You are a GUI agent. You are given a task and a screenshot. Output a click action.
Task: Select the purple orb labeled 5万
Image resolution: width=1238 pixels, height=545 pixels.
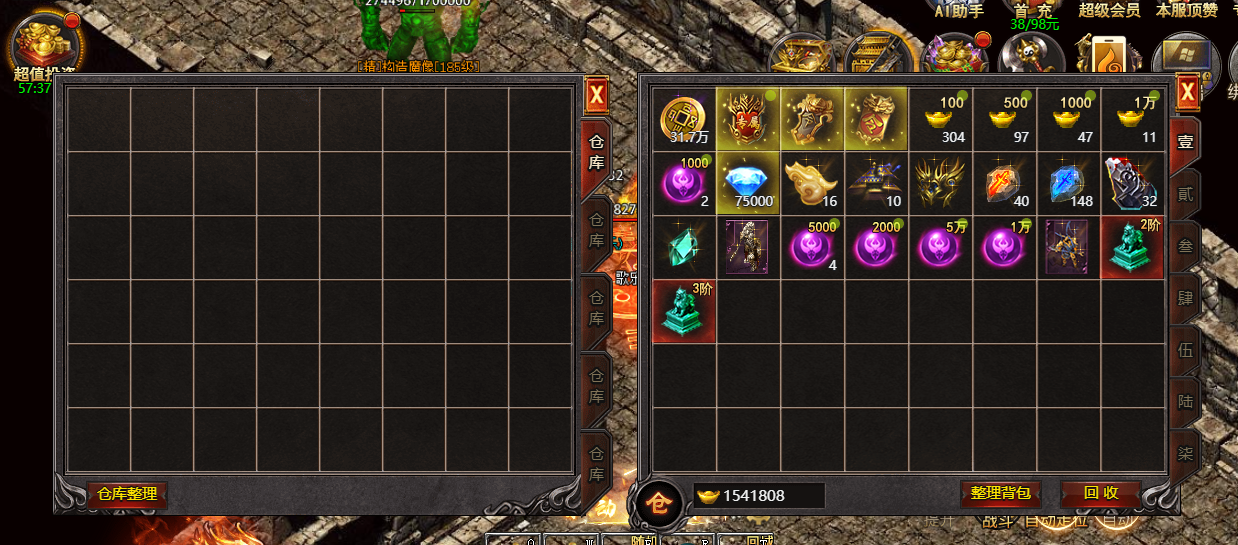941,248
